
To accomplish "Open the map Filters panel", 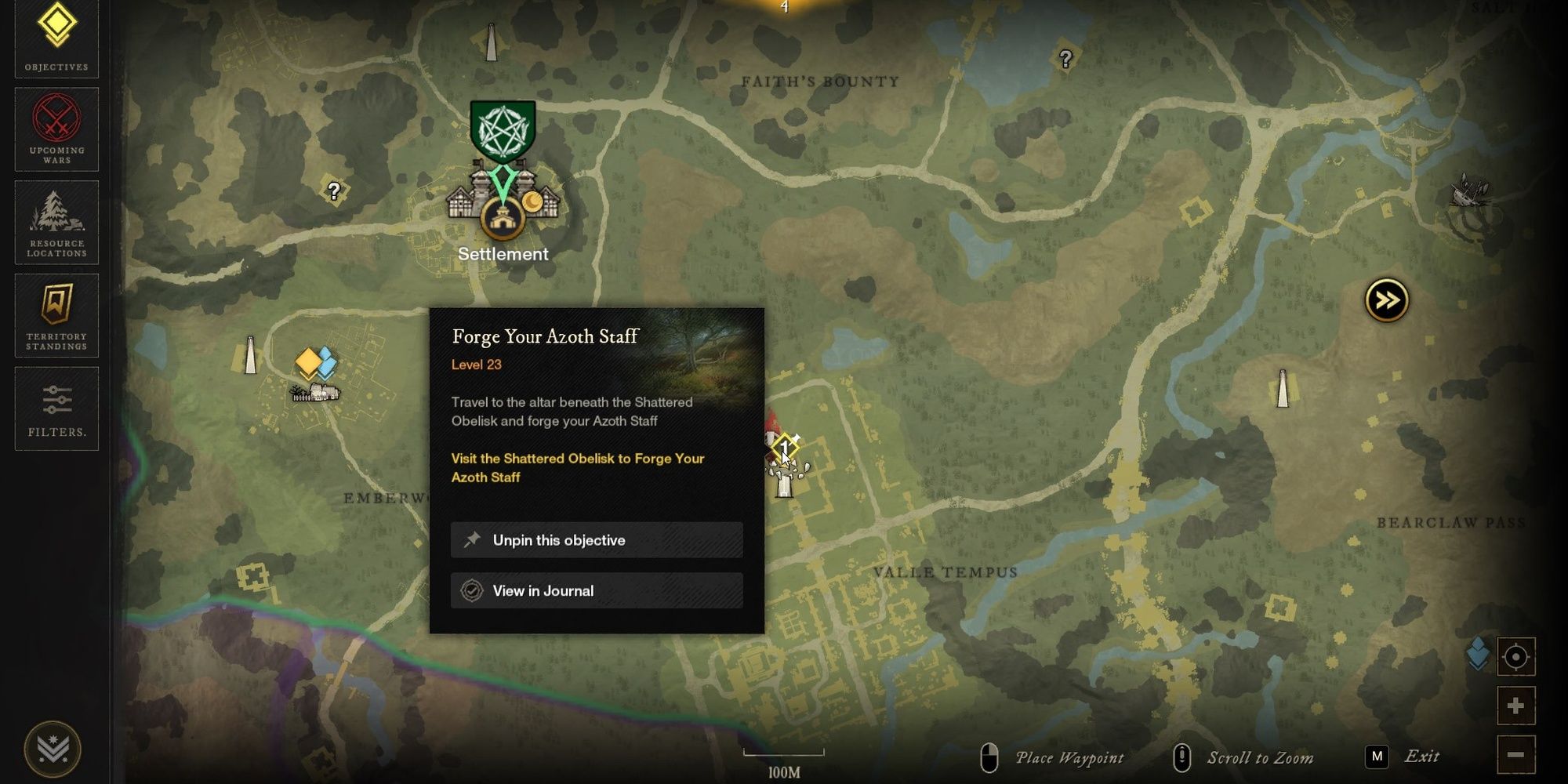I will pos(55,408).
